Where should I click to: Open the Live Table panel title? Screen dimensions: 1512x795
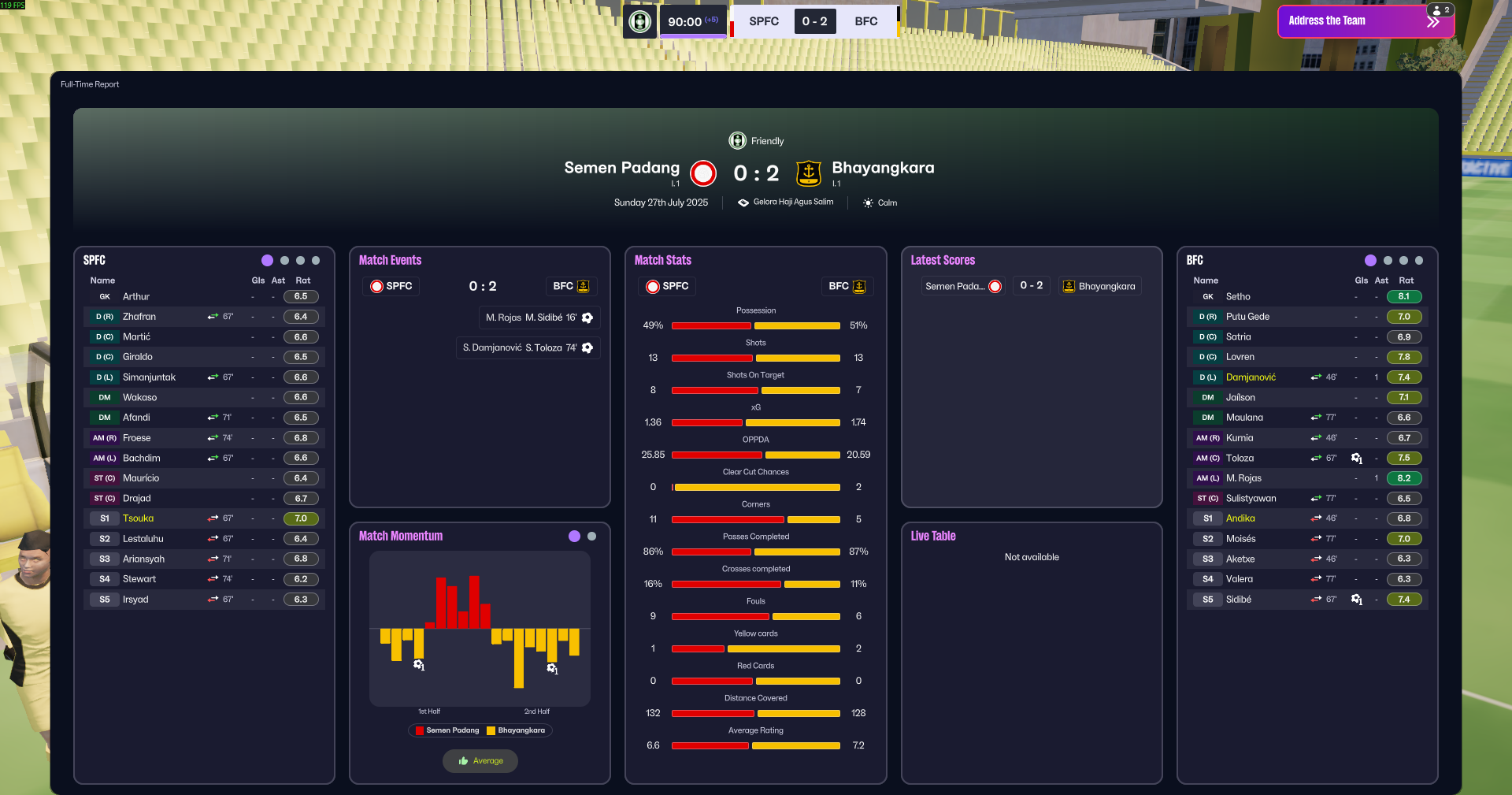(x=933, y=536)
